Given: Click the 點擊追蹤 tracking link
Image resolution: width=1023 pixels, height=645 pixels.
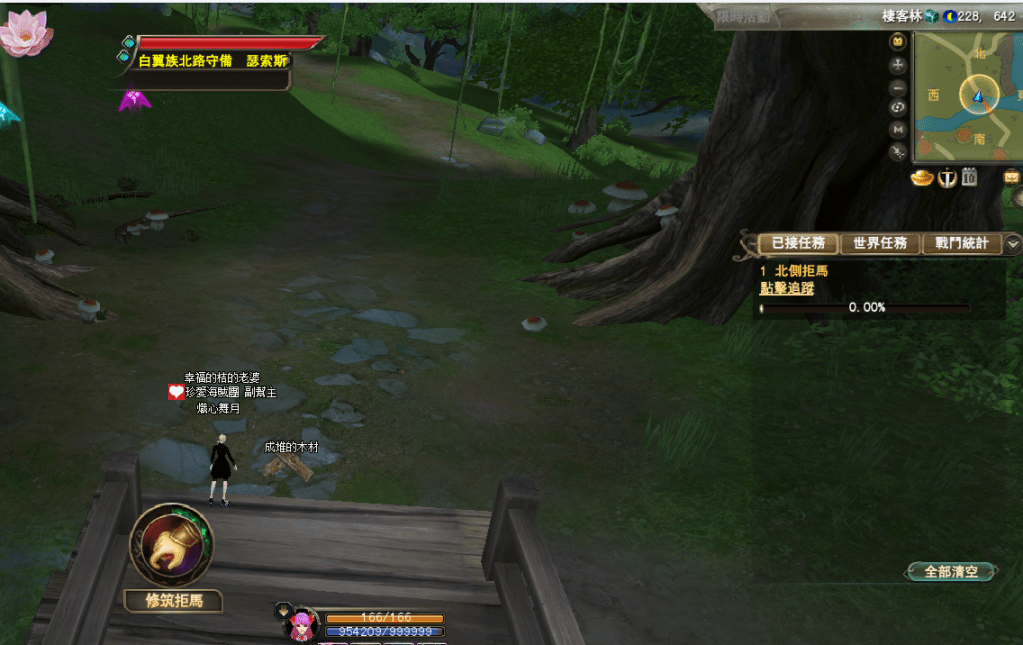Looking at the screenshot, I should click(x=786, y=288).
